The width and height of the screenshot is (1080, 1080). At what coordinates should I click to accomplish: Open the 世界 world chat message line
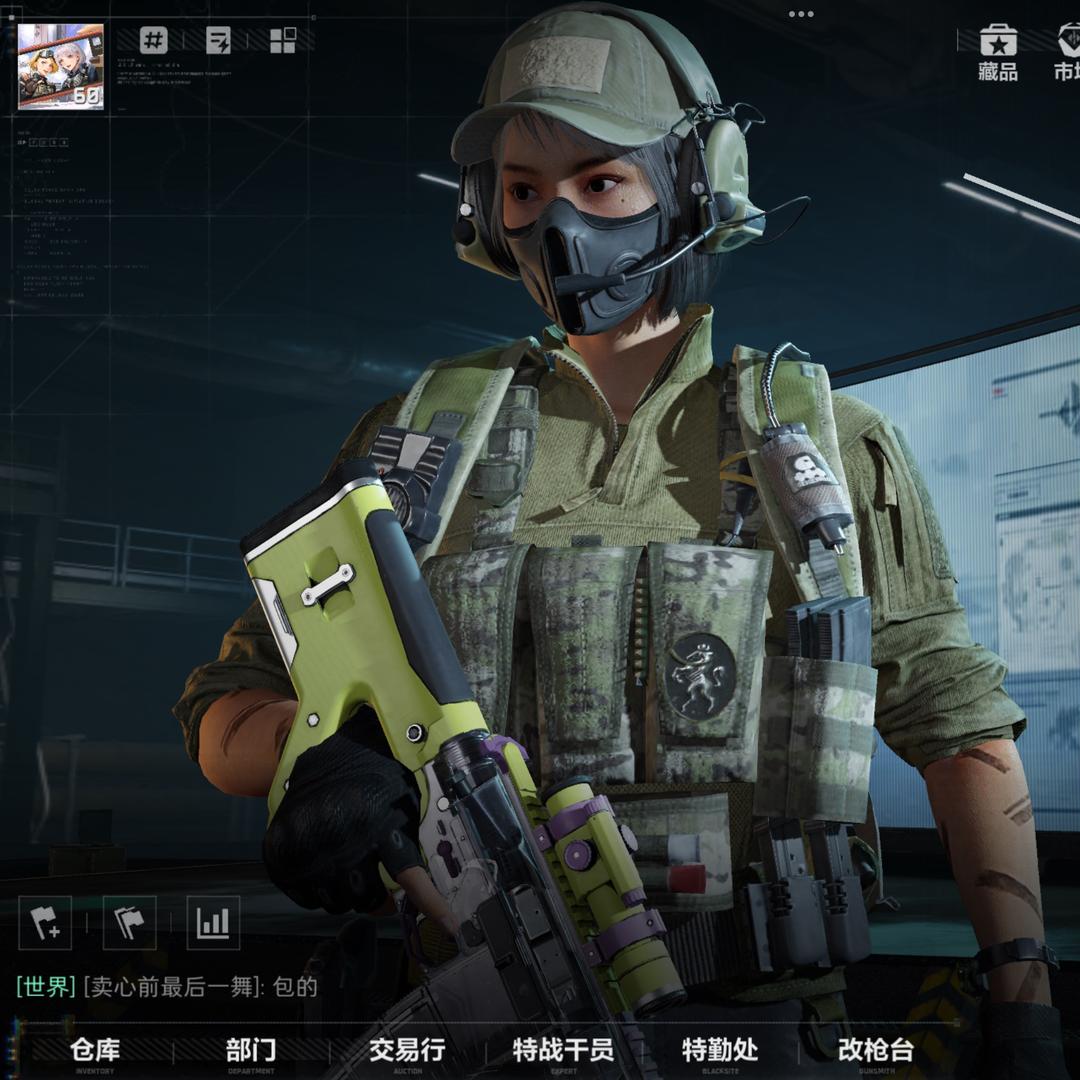pyautogui.click(x=167, y=987)
